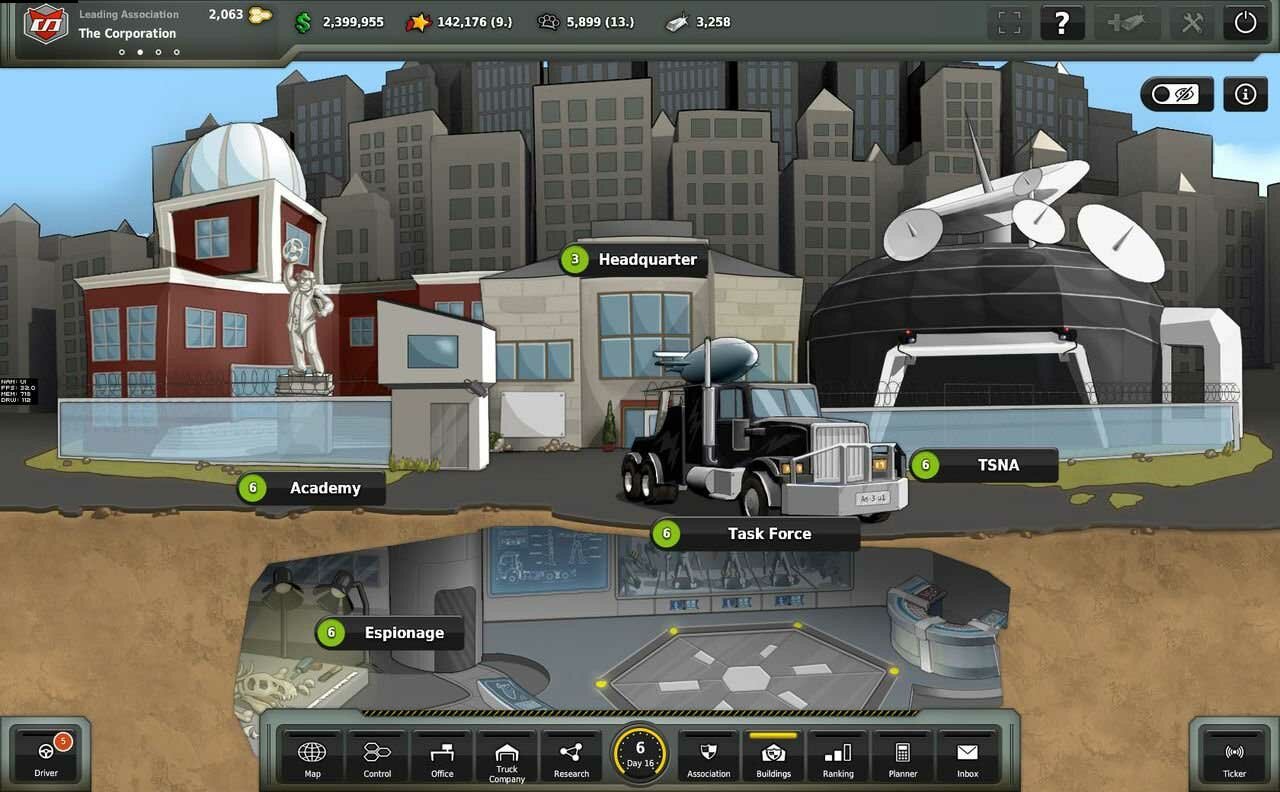The width and height of the screenshot is (1280, 792).
Task: Open the Driver panel
Action: click(x=46, y=755)
